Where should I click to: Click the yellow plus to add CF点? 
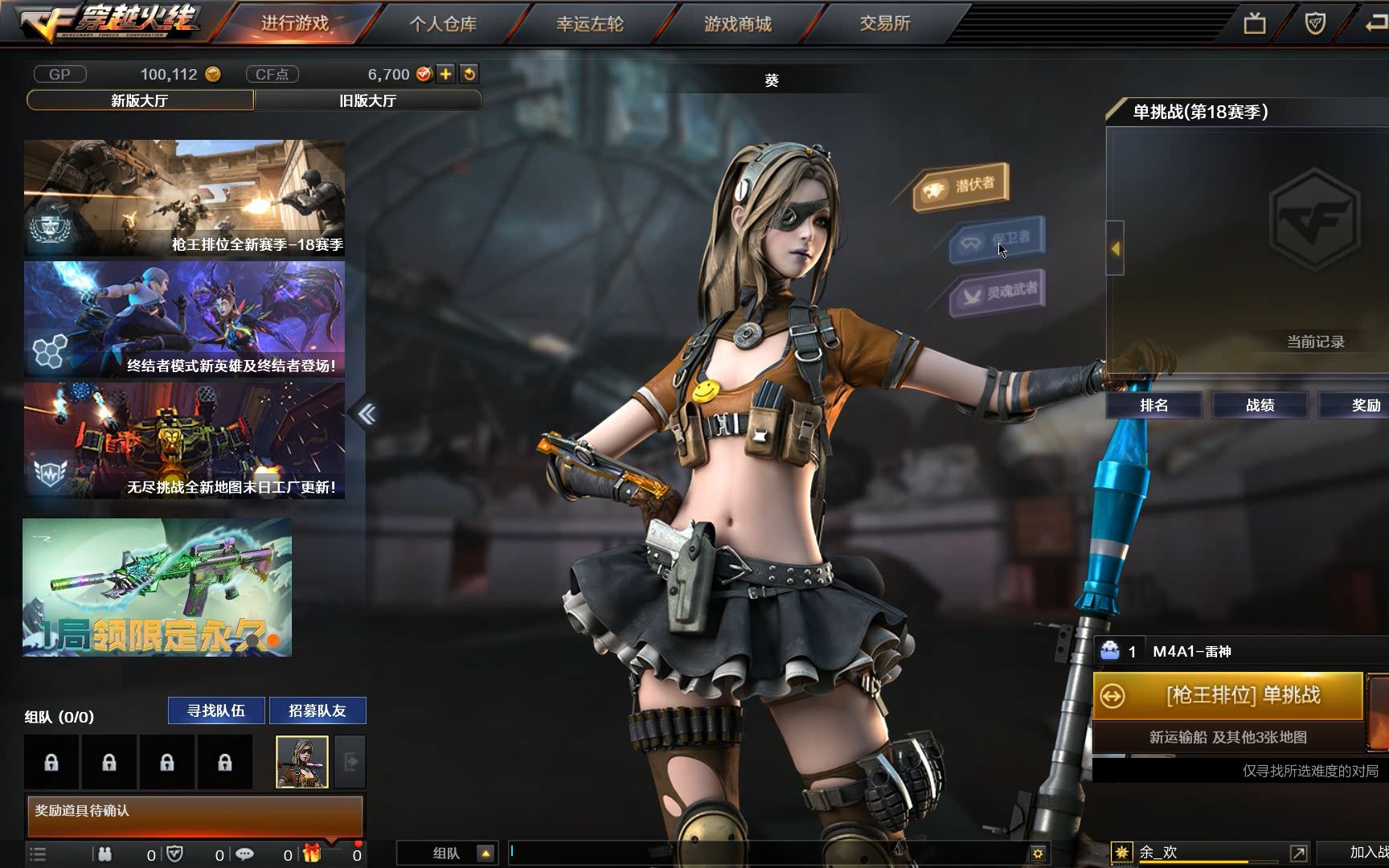pyautogui.click(x=445, y=74)
